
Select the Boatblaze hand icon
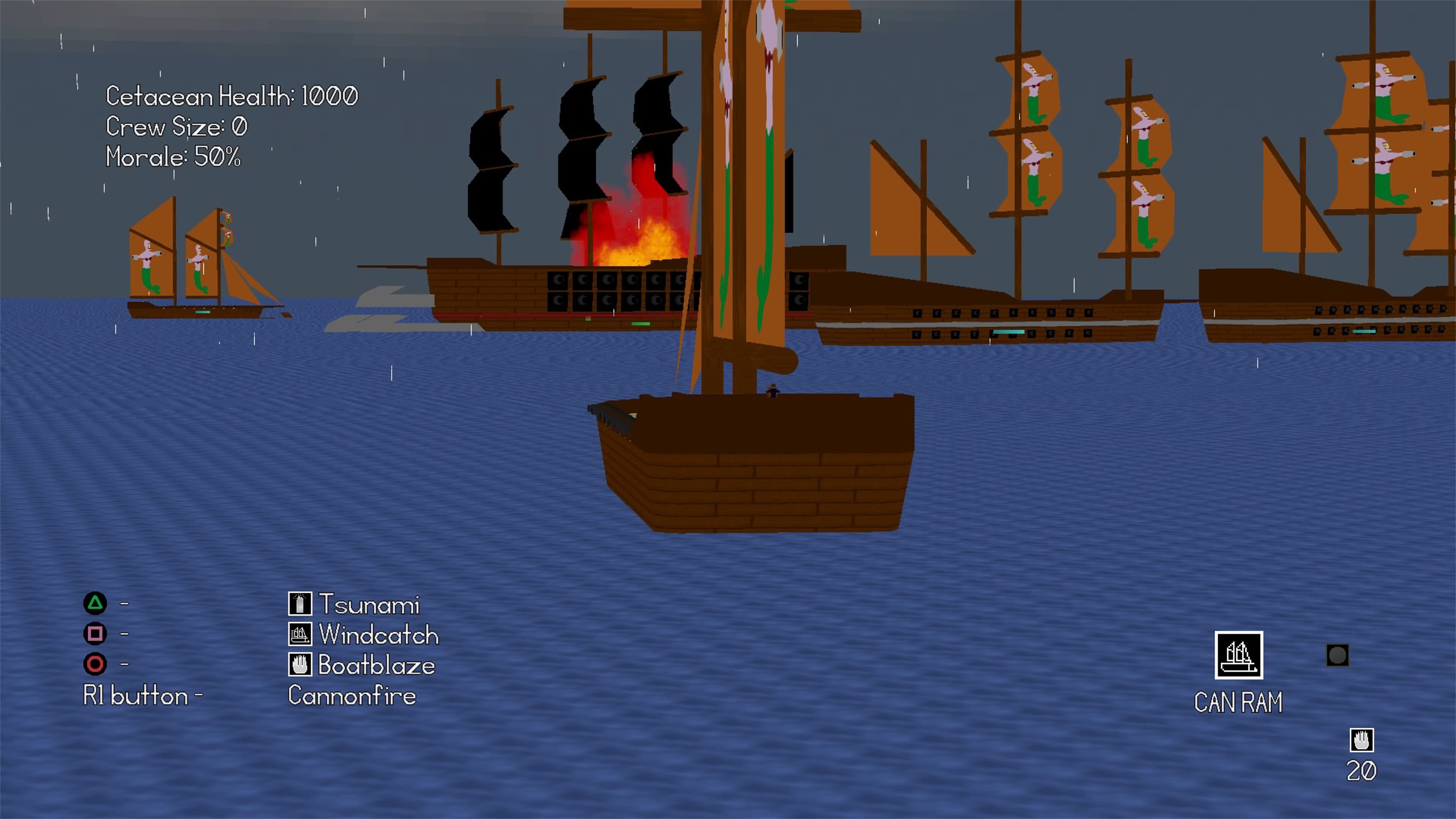coord(300,665)
